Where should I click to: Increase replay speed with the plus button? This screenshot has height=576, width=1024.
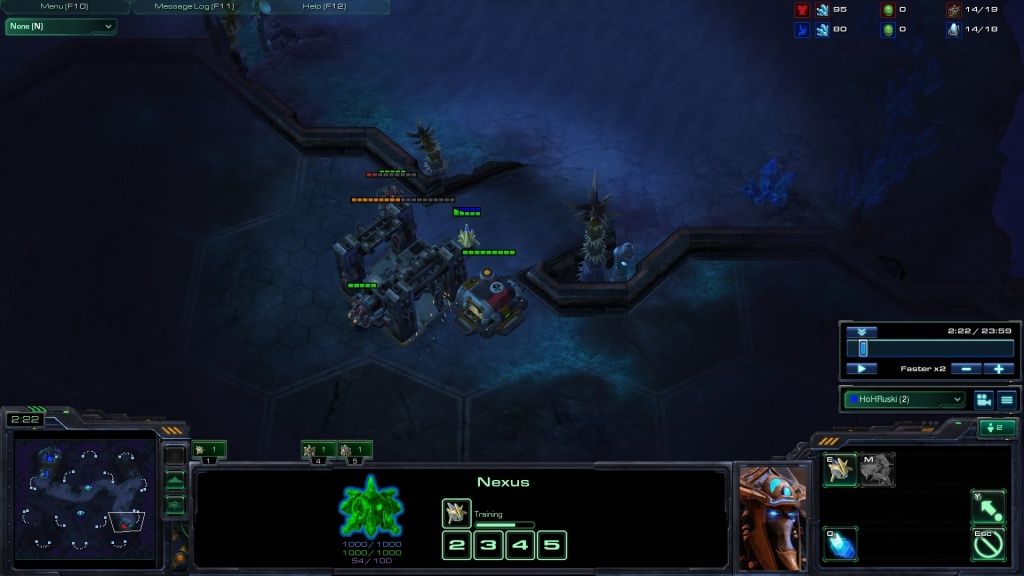pyautogui.click(x=999, y=369)
